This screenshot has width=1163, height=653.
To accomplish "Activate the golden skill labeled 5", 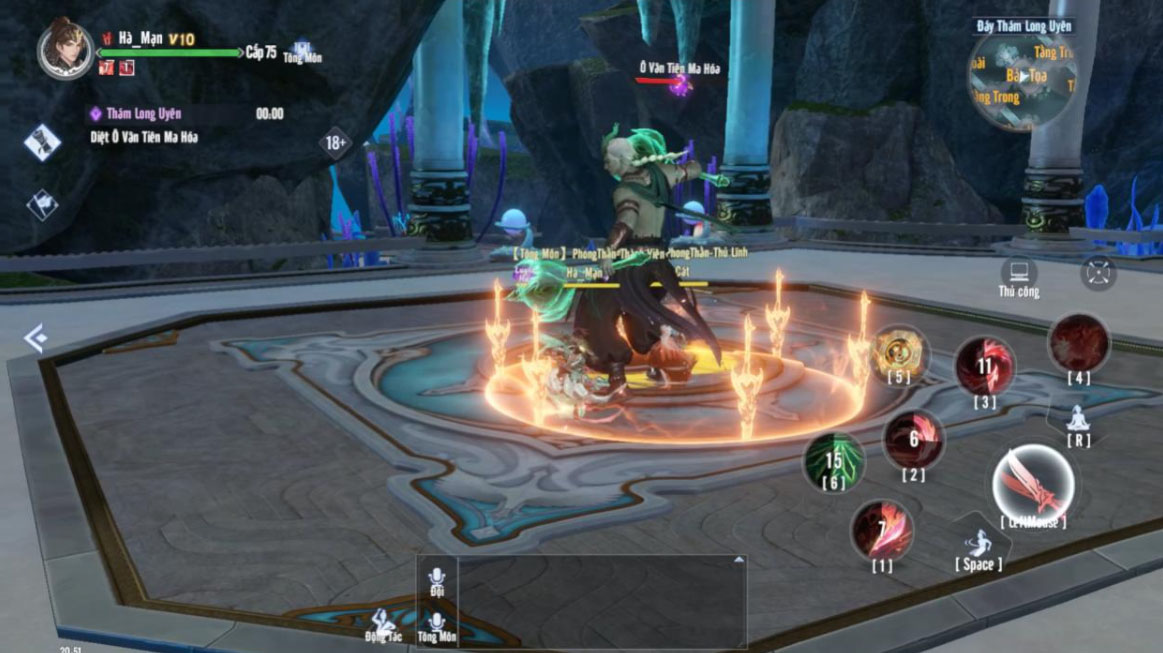I will 898,352.
